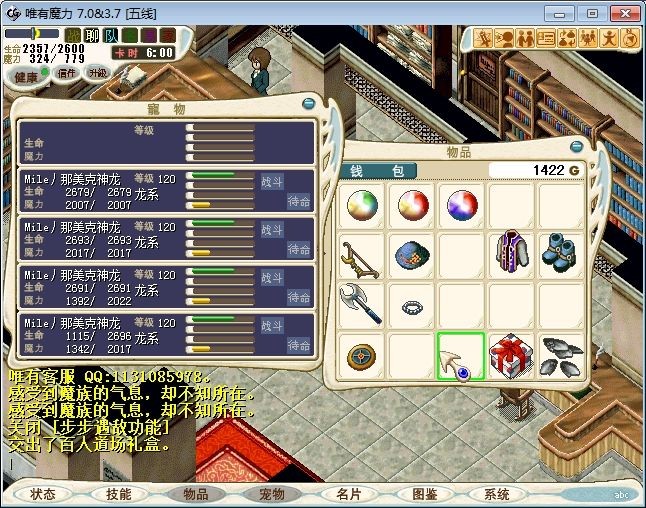This screenshot has height=508, width=646.
Task: Click the silver ring item slot
Action: click(410, 306)
